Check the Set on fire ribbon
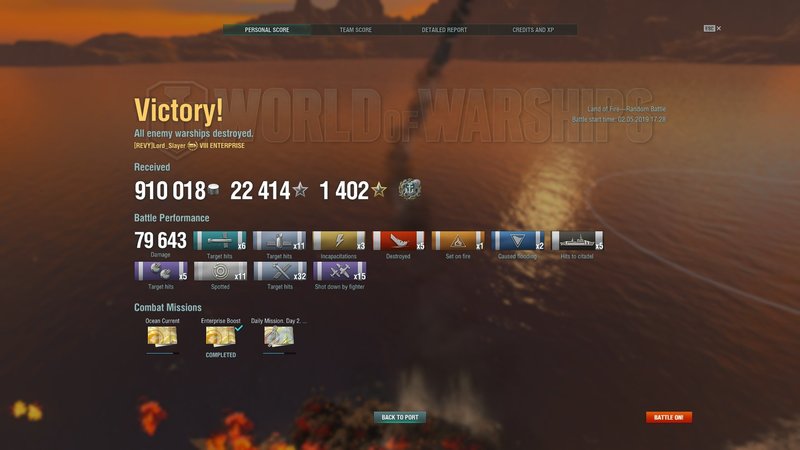 459,241
